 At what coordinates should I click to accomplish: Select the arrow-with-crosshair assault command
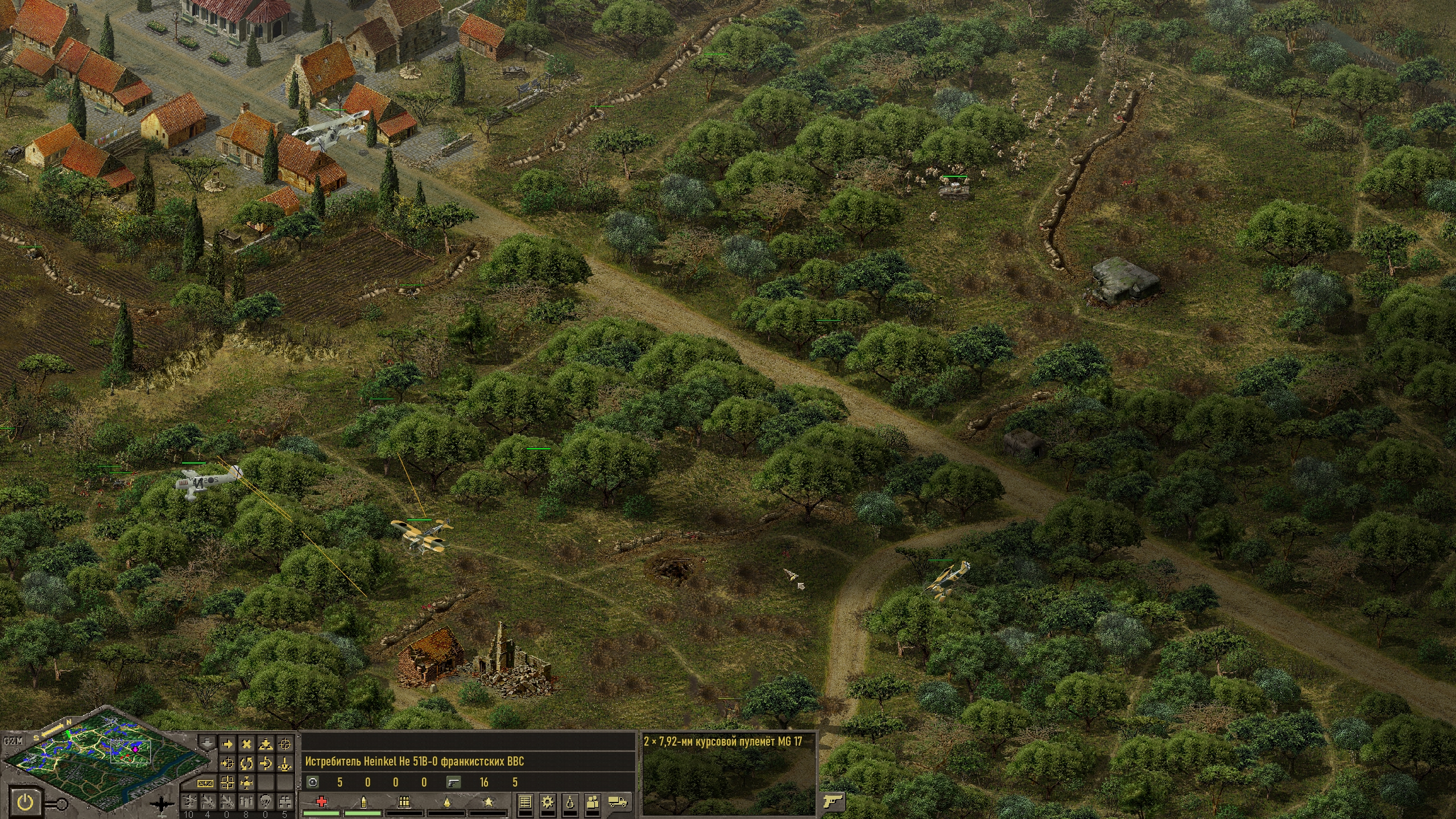tap(227, 763)
